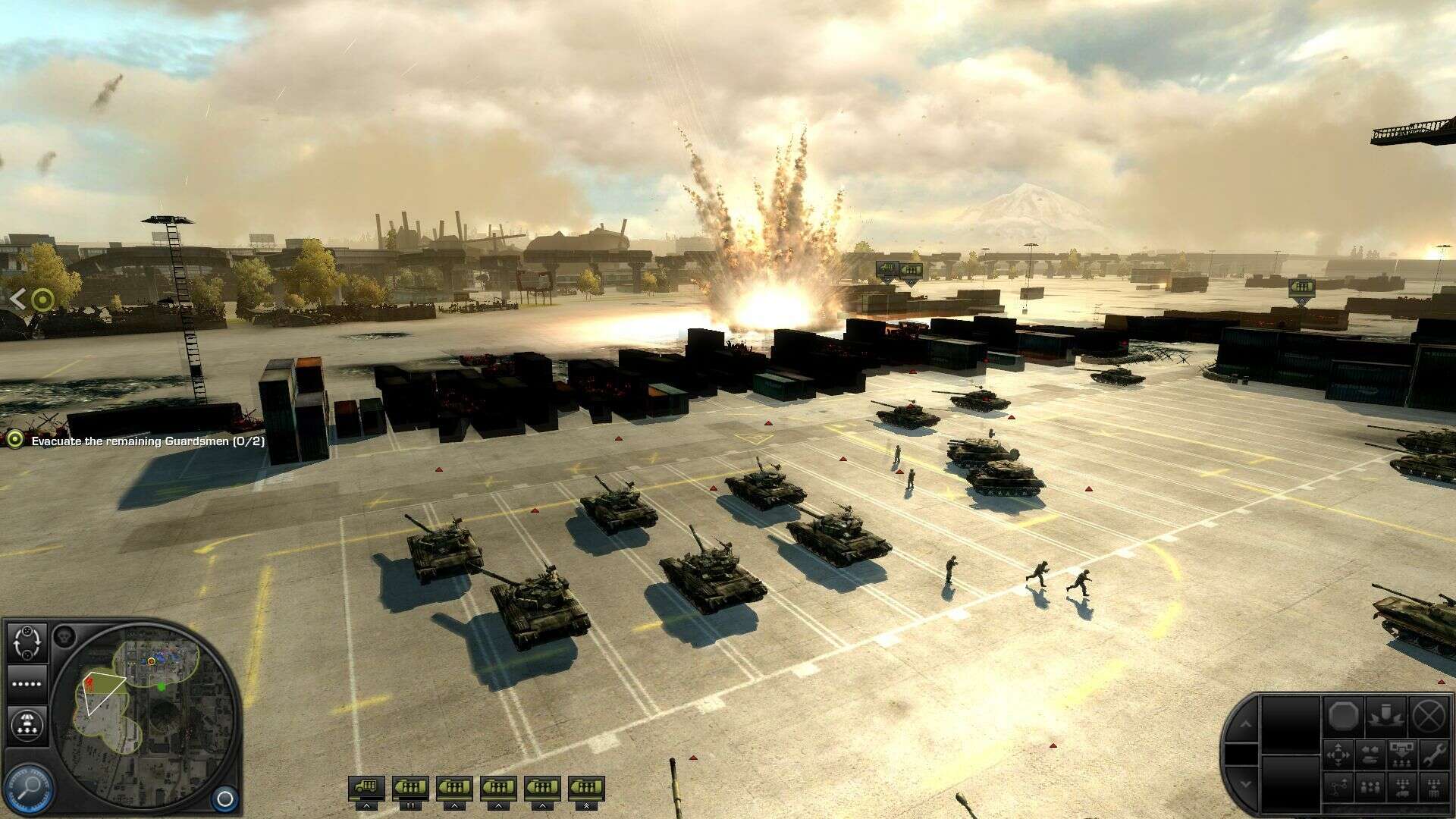Image resolution: width=1456 pixels, height=819 pixels.
Task: Toggle the five-dot button beside the minimap
Action: coord(27,683)
